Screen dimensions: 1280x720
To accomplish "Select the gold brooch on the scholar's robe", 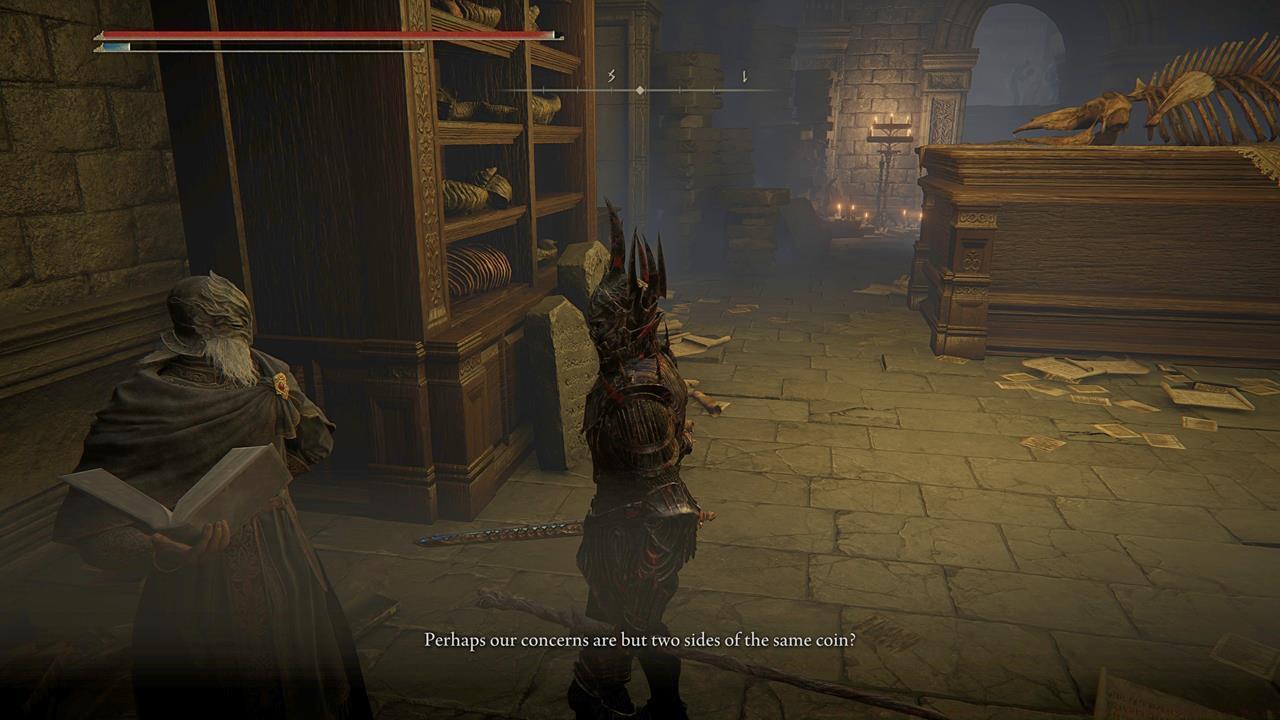I will pos(282,382).
